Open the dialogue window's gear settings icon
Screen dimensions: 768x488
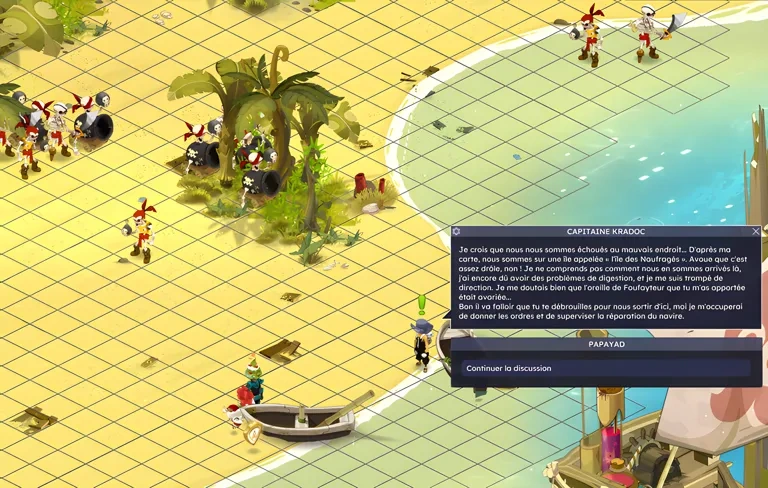point(457,231)
